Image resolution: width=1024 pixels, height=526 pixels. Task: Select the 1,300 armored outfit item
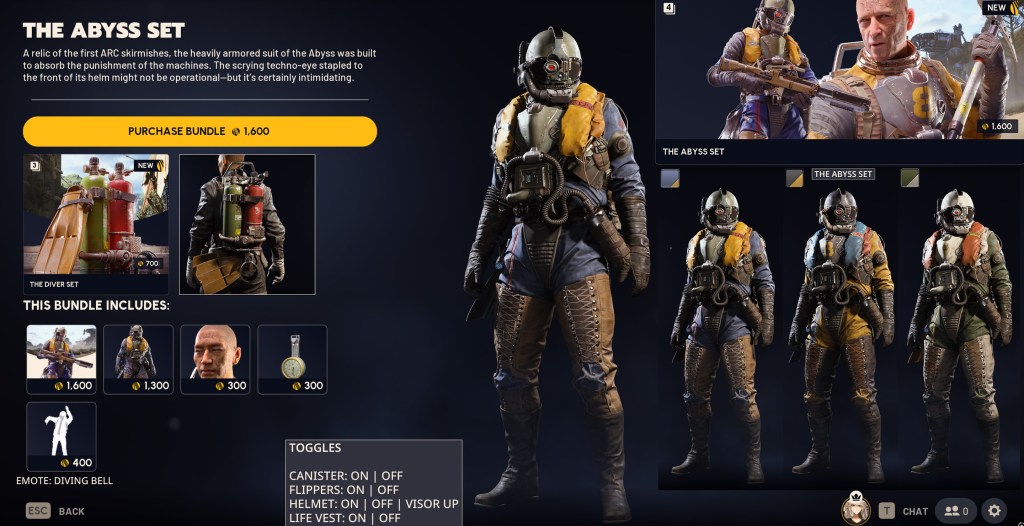(x=138, y=359)
